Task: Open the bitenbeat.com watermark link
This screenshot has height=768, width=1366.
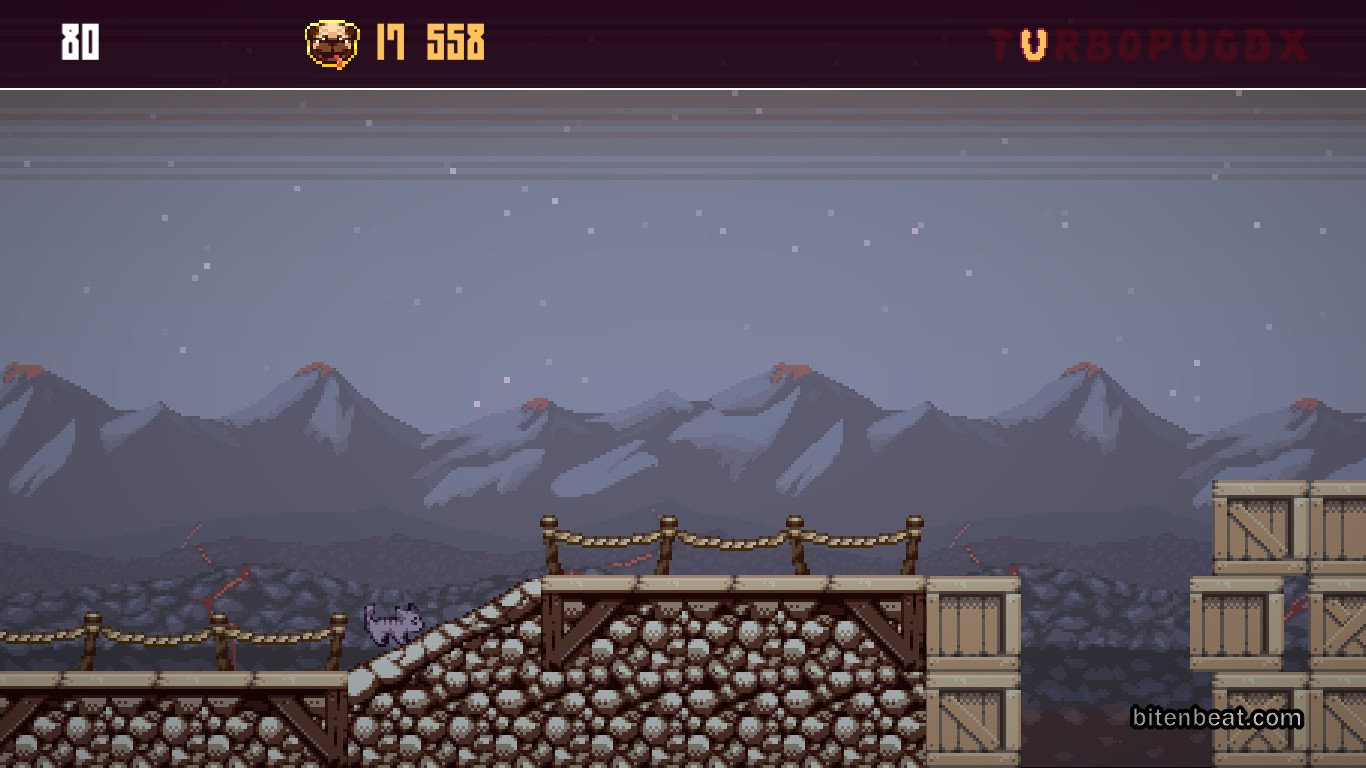Action: pyautogui.click(x=1216, y=718)
